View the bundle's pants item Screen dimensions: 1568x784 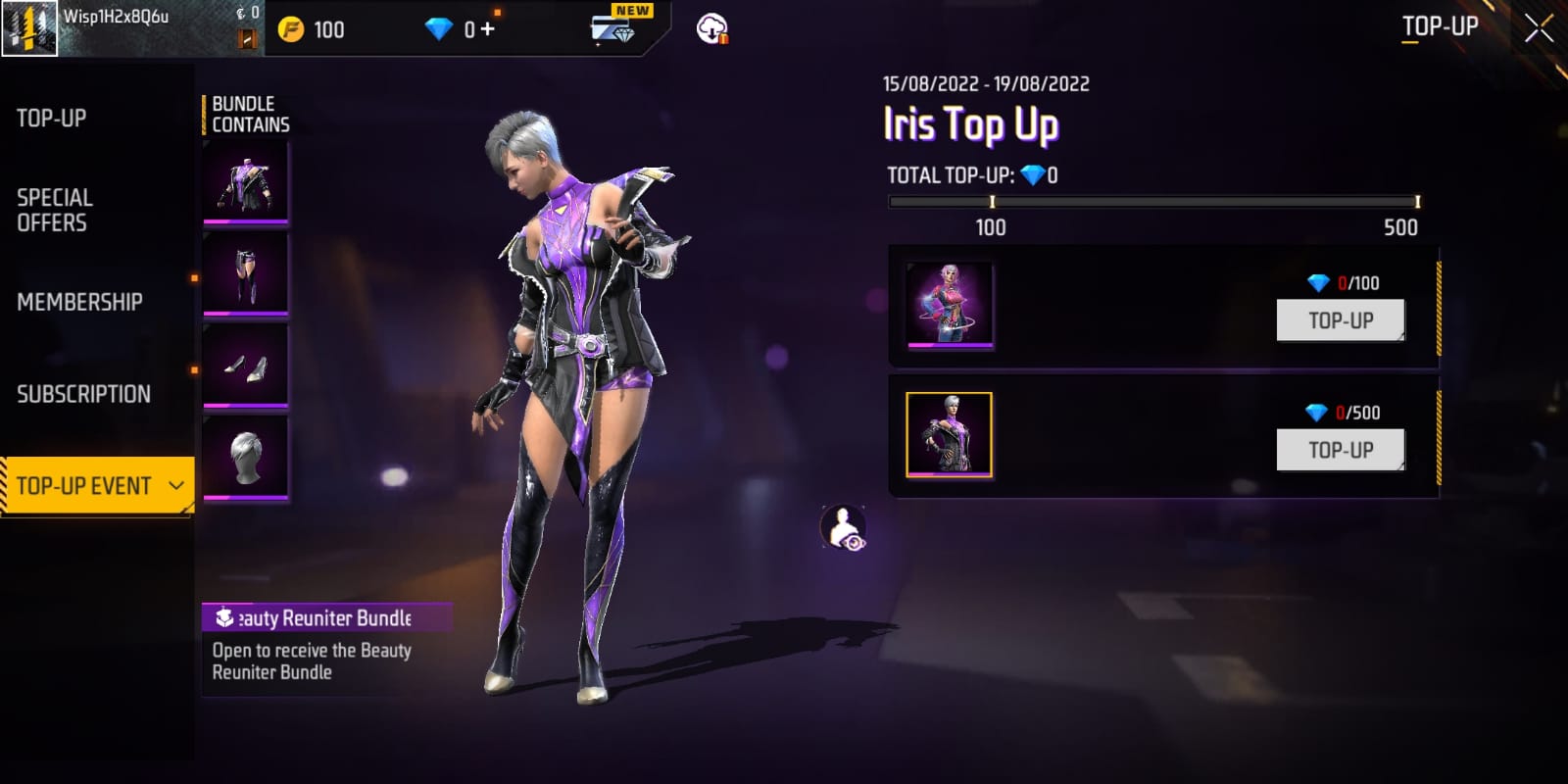point(245,274)
